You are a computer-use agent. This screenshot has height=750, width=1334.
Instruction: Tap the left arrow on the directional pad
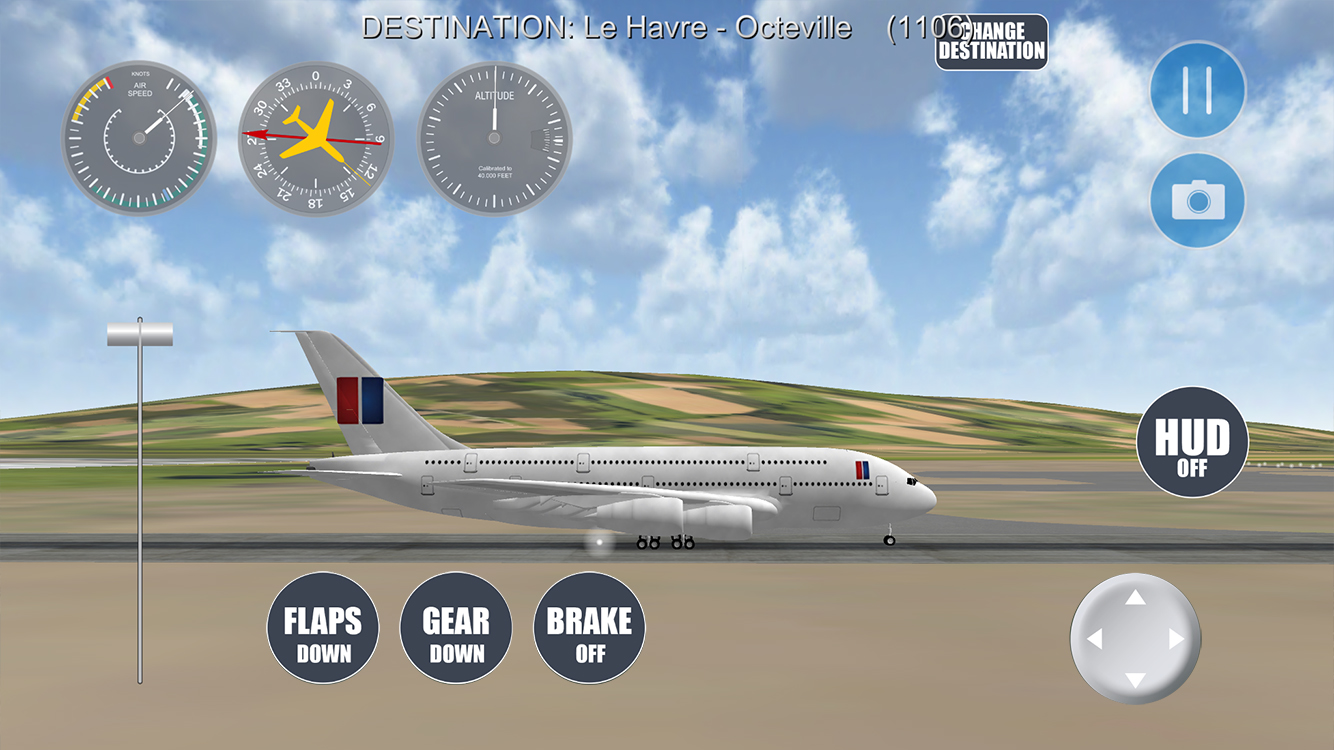(x=1094, y=639)
